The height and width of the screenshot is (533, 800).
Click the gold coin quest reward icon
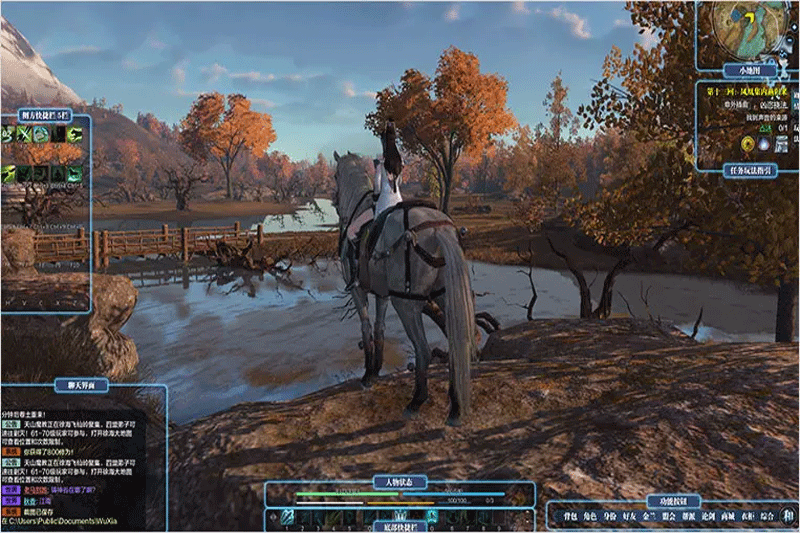click(745, 144)
